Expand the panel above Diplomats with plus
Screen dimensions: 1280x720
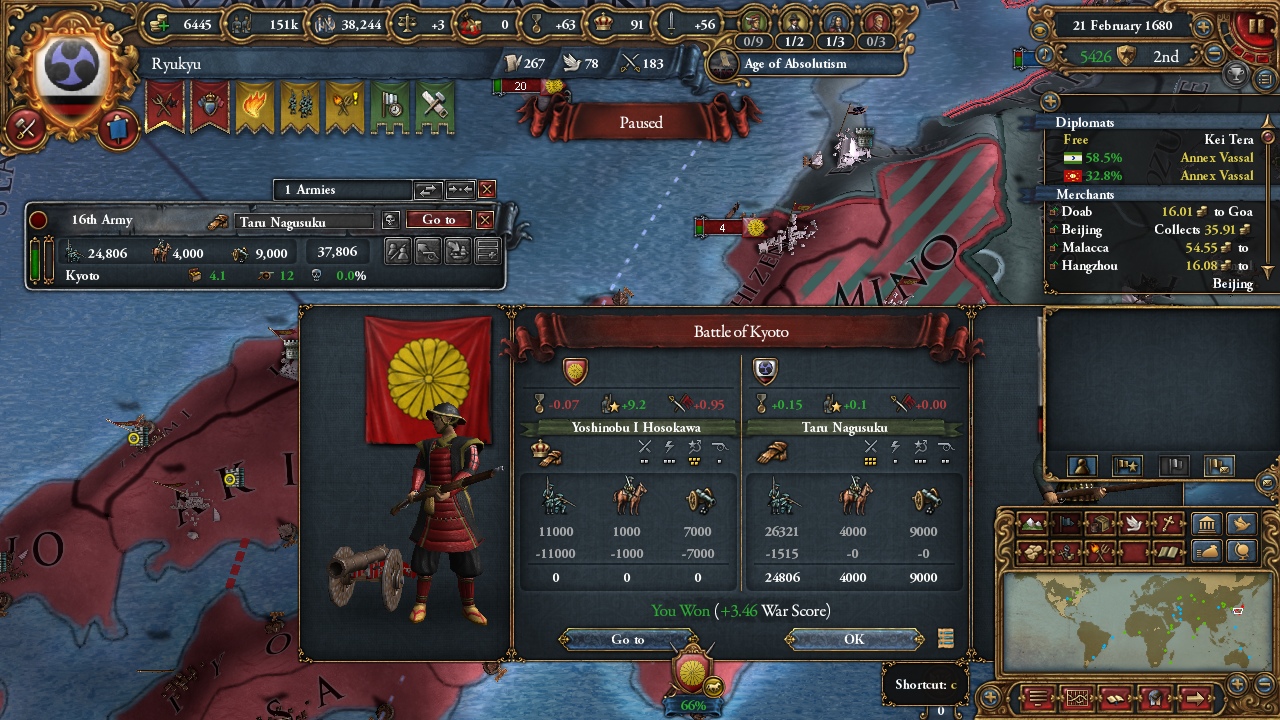(1049, 101)
